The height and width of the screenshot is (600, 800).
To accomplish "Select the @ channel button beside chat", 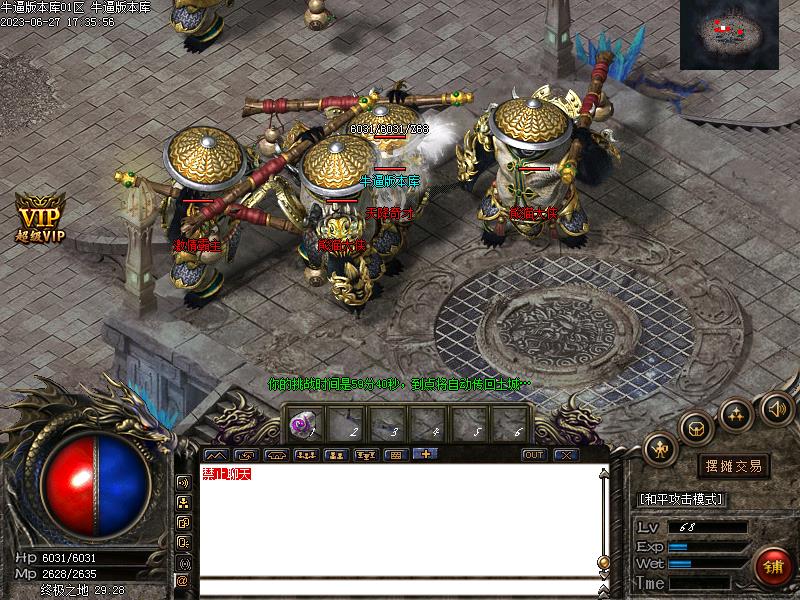I will tap(183, 580).
